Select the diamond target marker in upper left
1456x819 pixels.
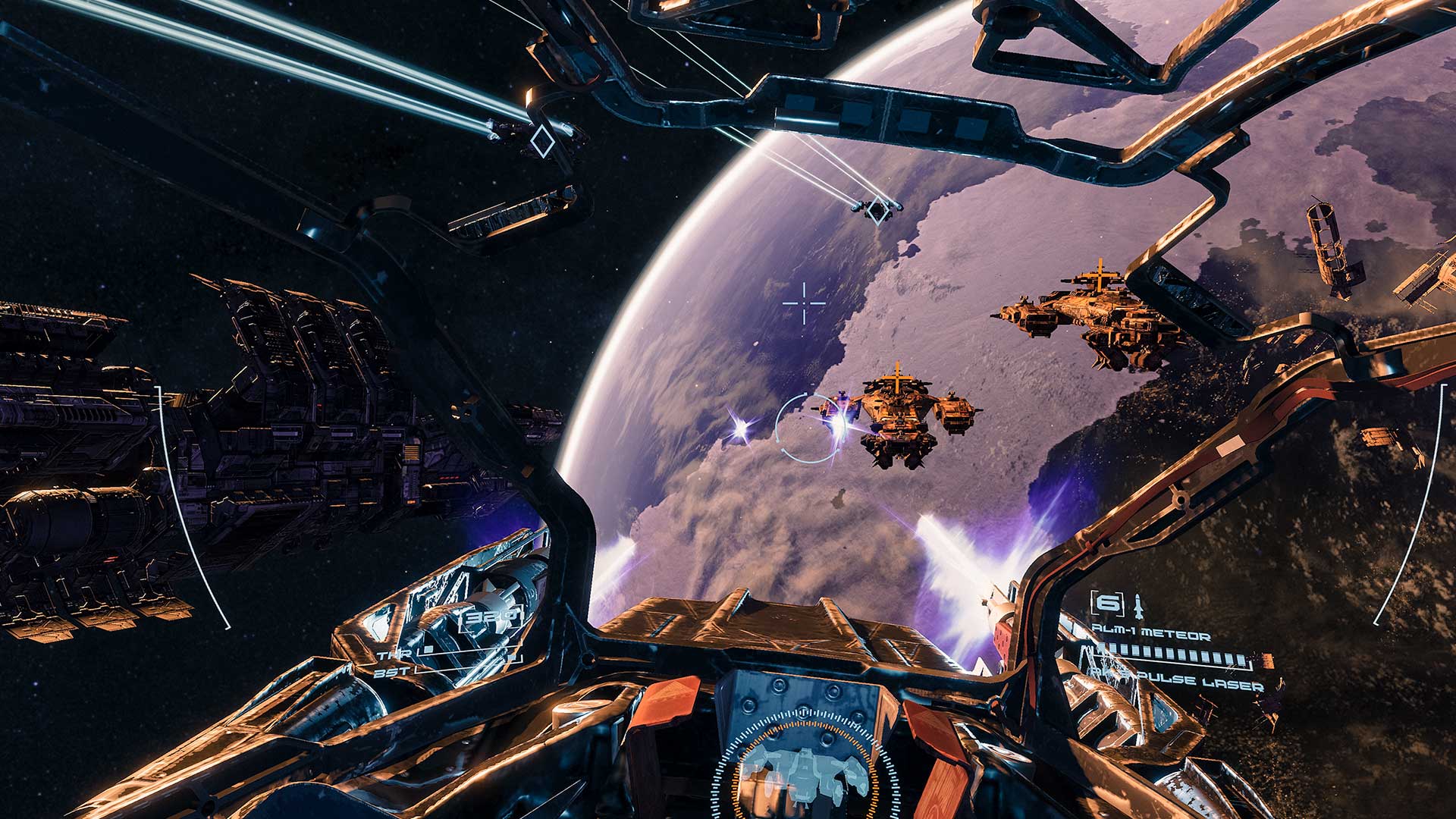coord(543,141)
